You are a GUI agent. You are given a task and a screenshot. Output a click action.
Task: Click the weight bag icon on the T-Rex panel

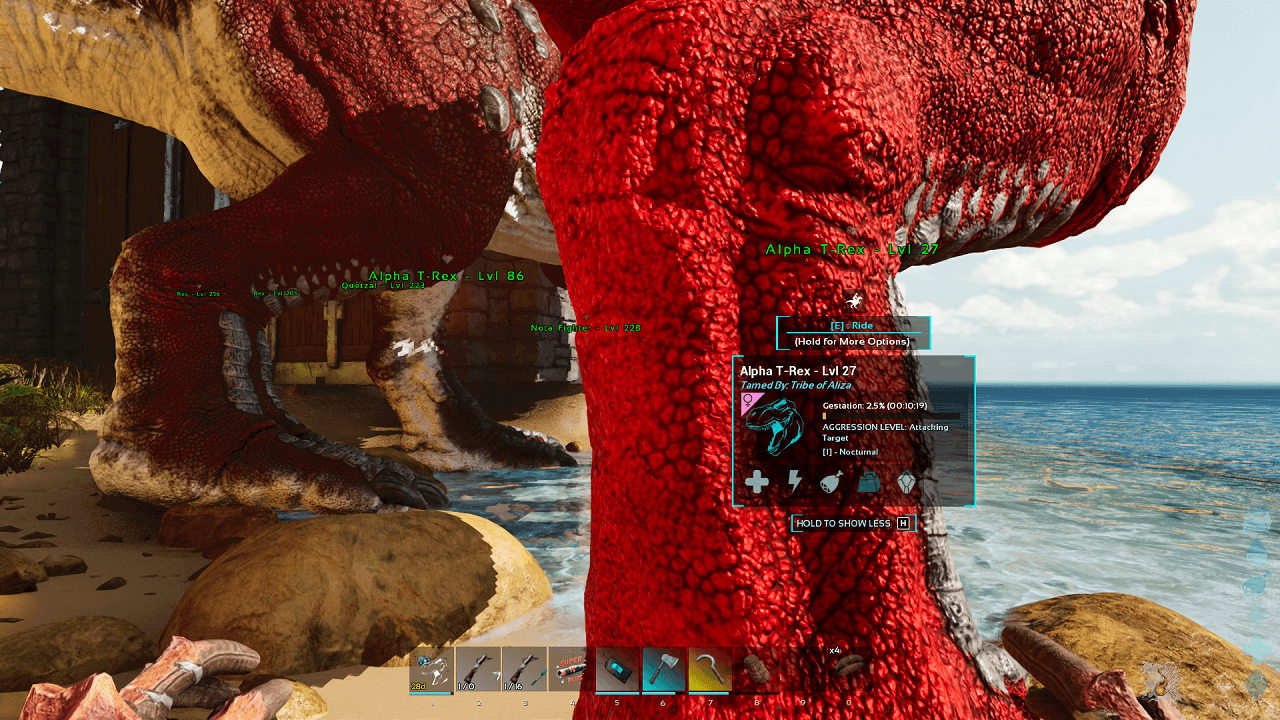[x=868, y=482]
